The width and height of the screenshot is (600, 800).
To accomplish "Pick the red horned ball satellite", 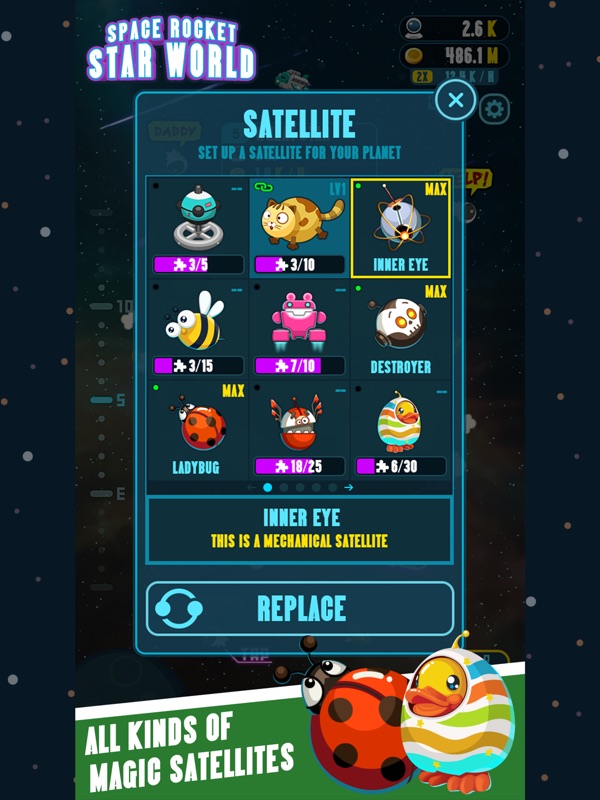I will point(300,430).
